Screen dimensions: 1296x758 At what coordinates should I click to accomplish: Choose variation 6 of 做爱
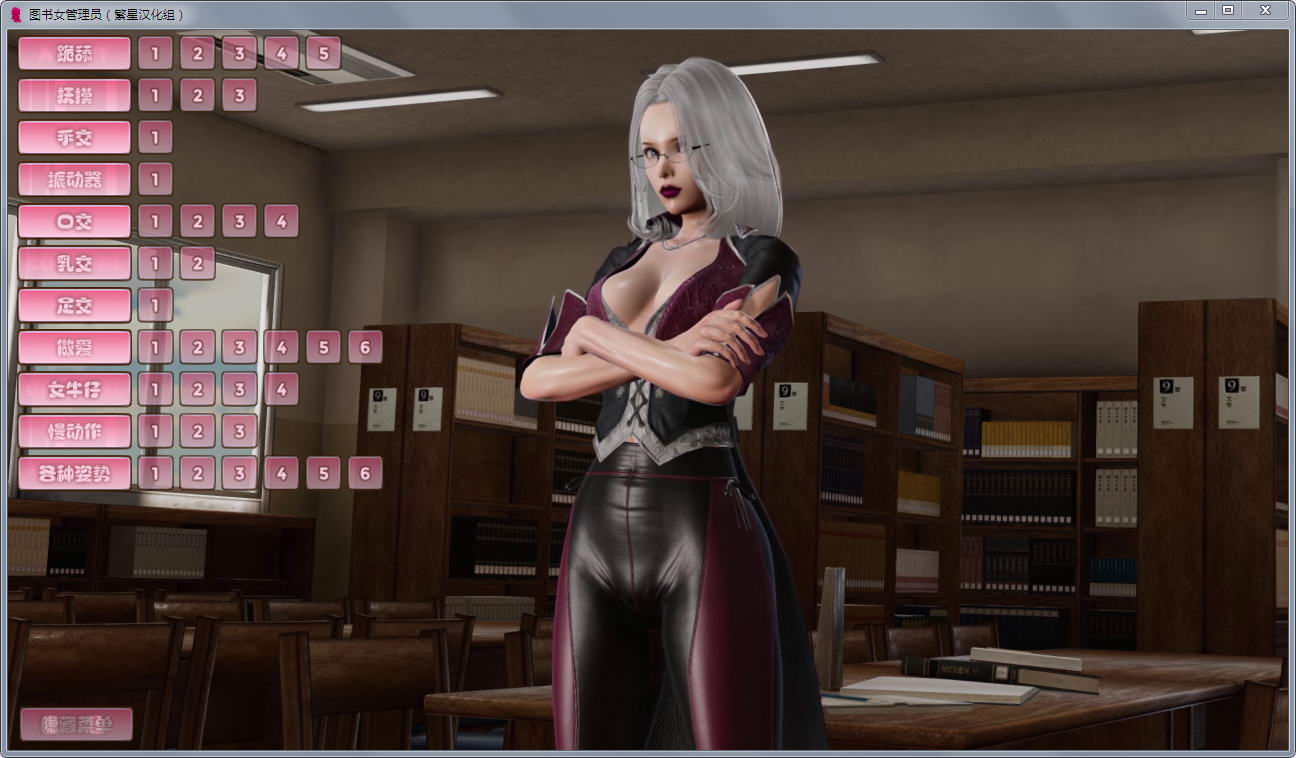(x=365, y=347)
